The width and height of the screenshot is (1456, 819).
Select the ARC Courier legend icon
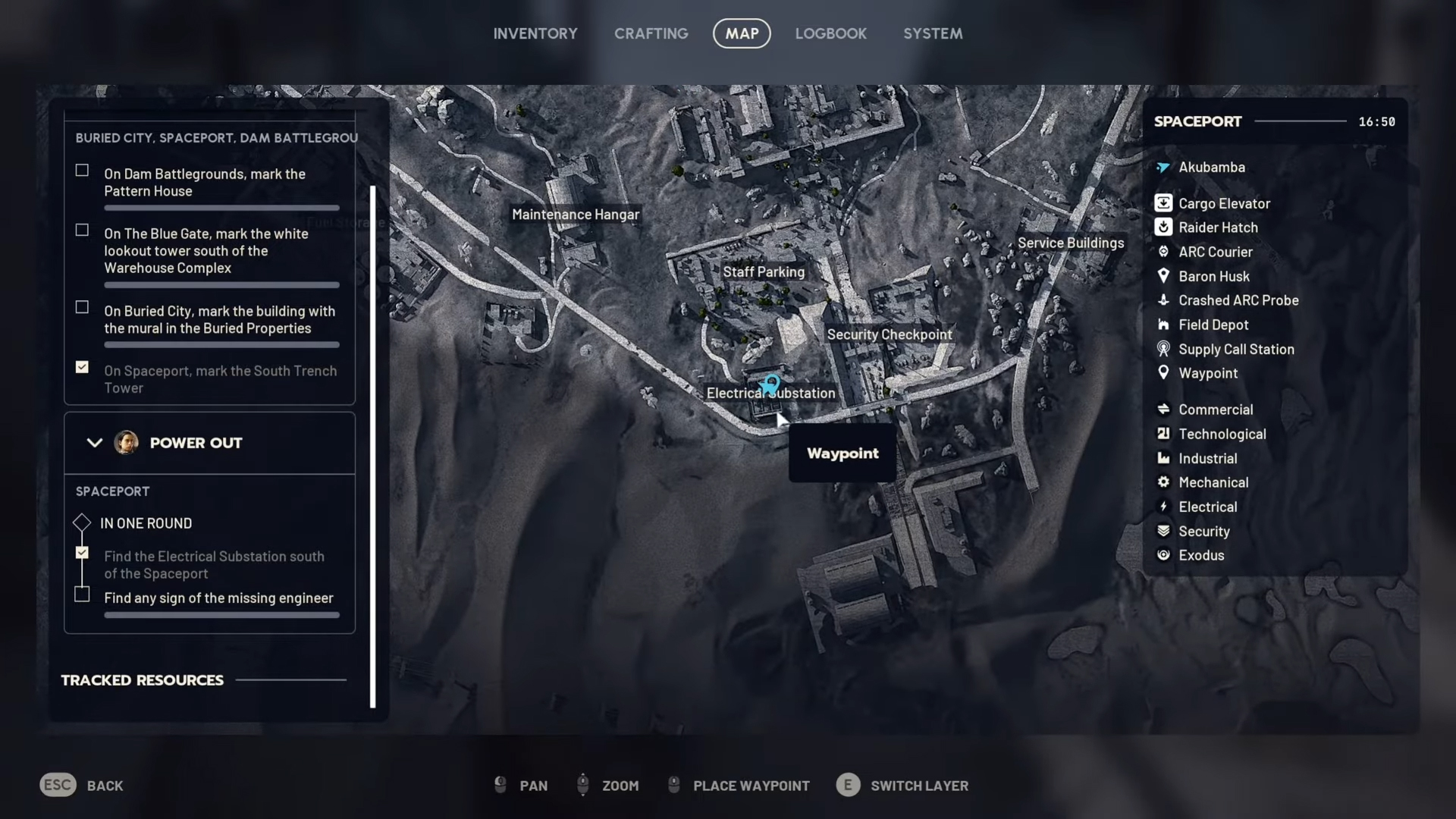point(1165,252)
